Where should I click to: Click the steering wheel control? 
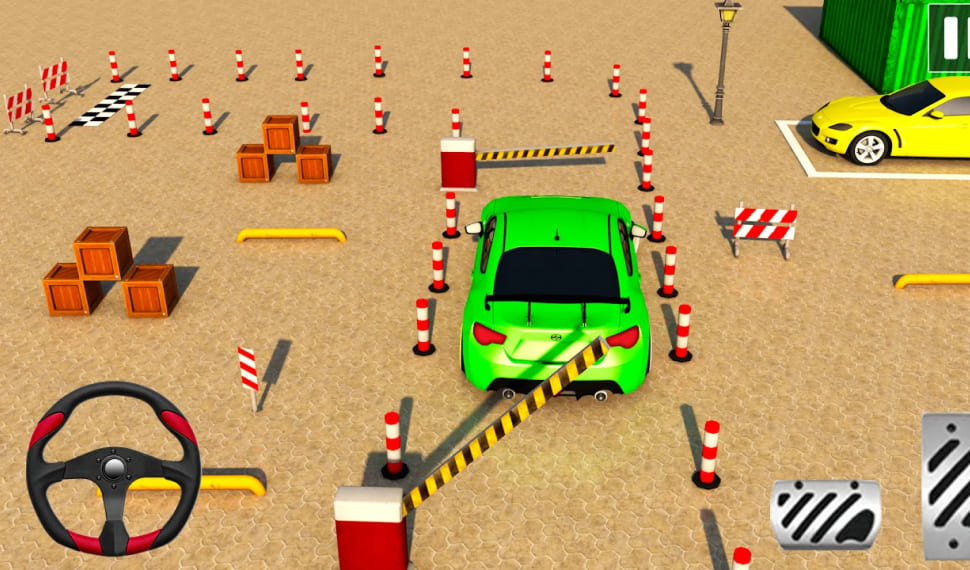[x=113, y=467]
